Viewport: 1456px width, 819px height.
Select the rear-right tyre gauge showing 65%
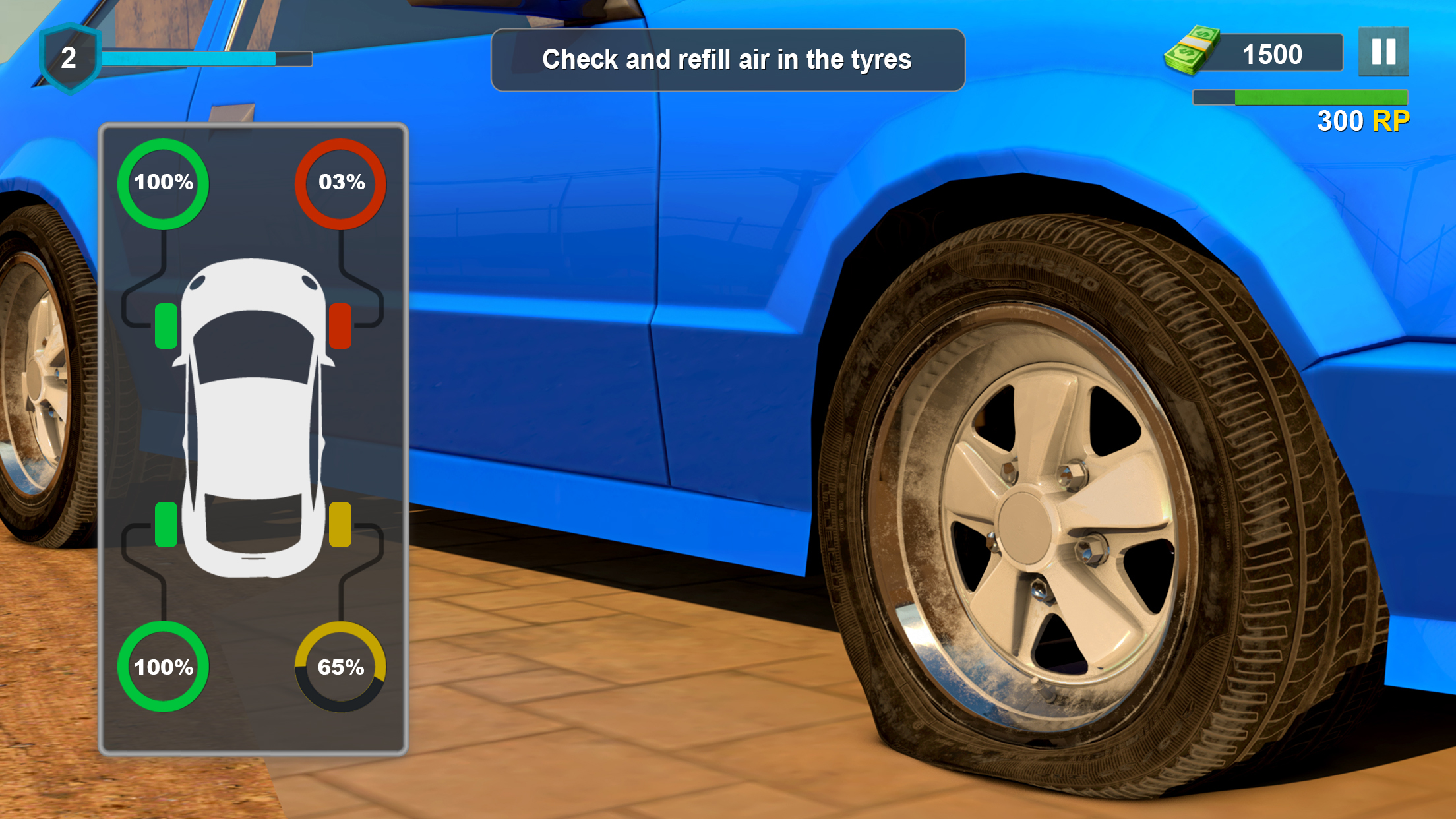[x=340, y=667]
